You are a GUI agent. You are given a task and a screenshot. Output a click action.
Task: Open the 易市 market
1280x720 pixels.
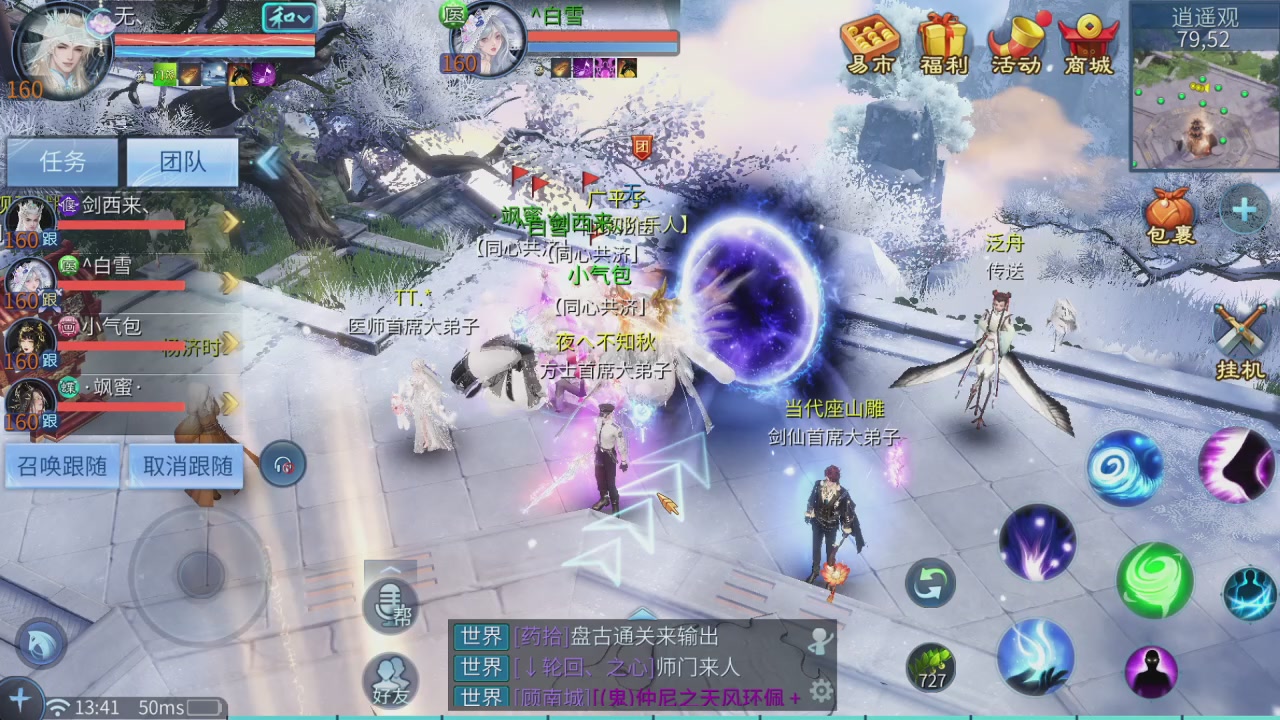tap(869, 47)
